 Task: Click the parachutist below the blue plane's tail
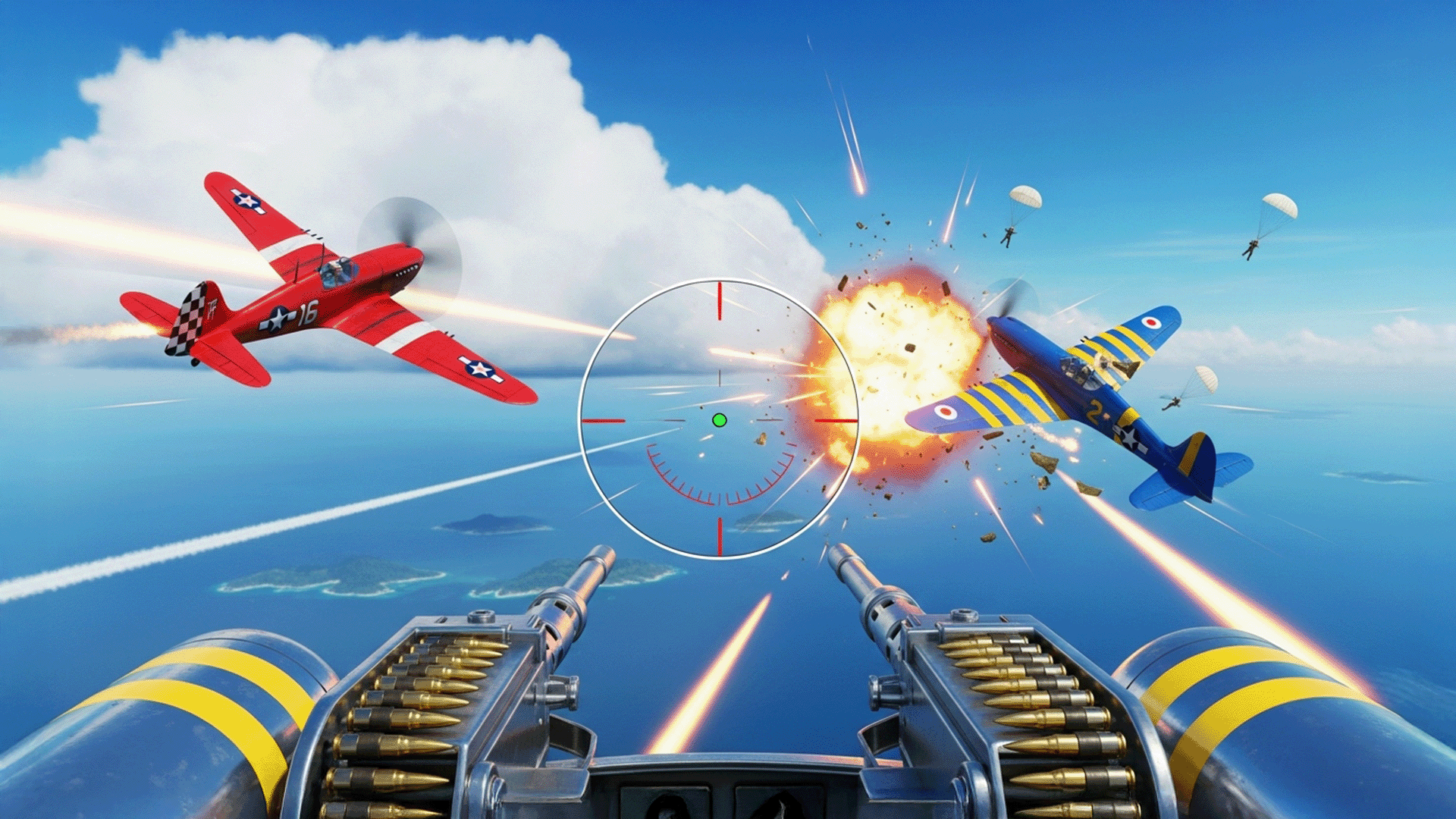click(1174, 402)
